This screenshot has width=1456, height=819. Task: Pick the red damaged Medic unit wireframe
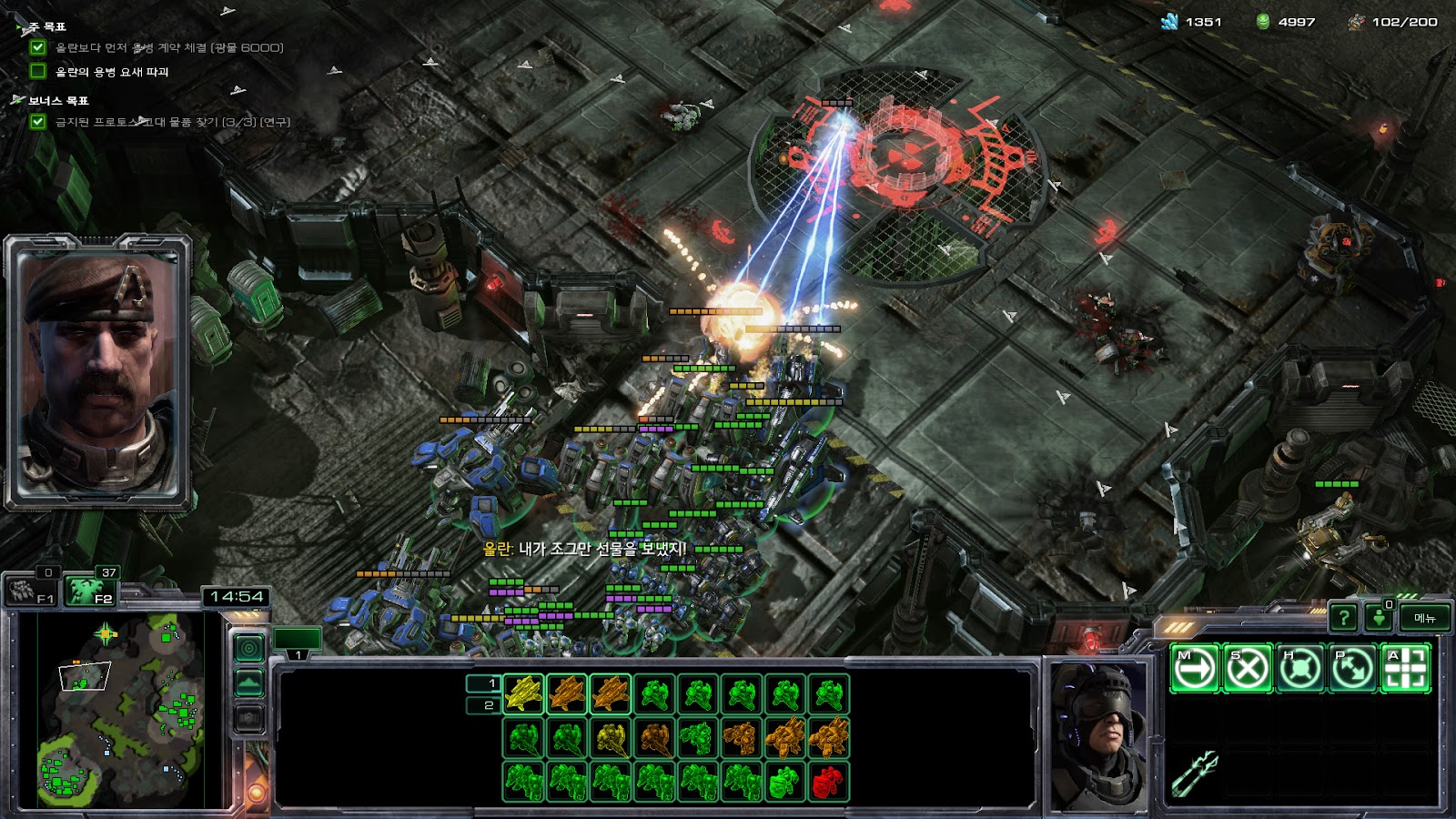coord(827,781)
